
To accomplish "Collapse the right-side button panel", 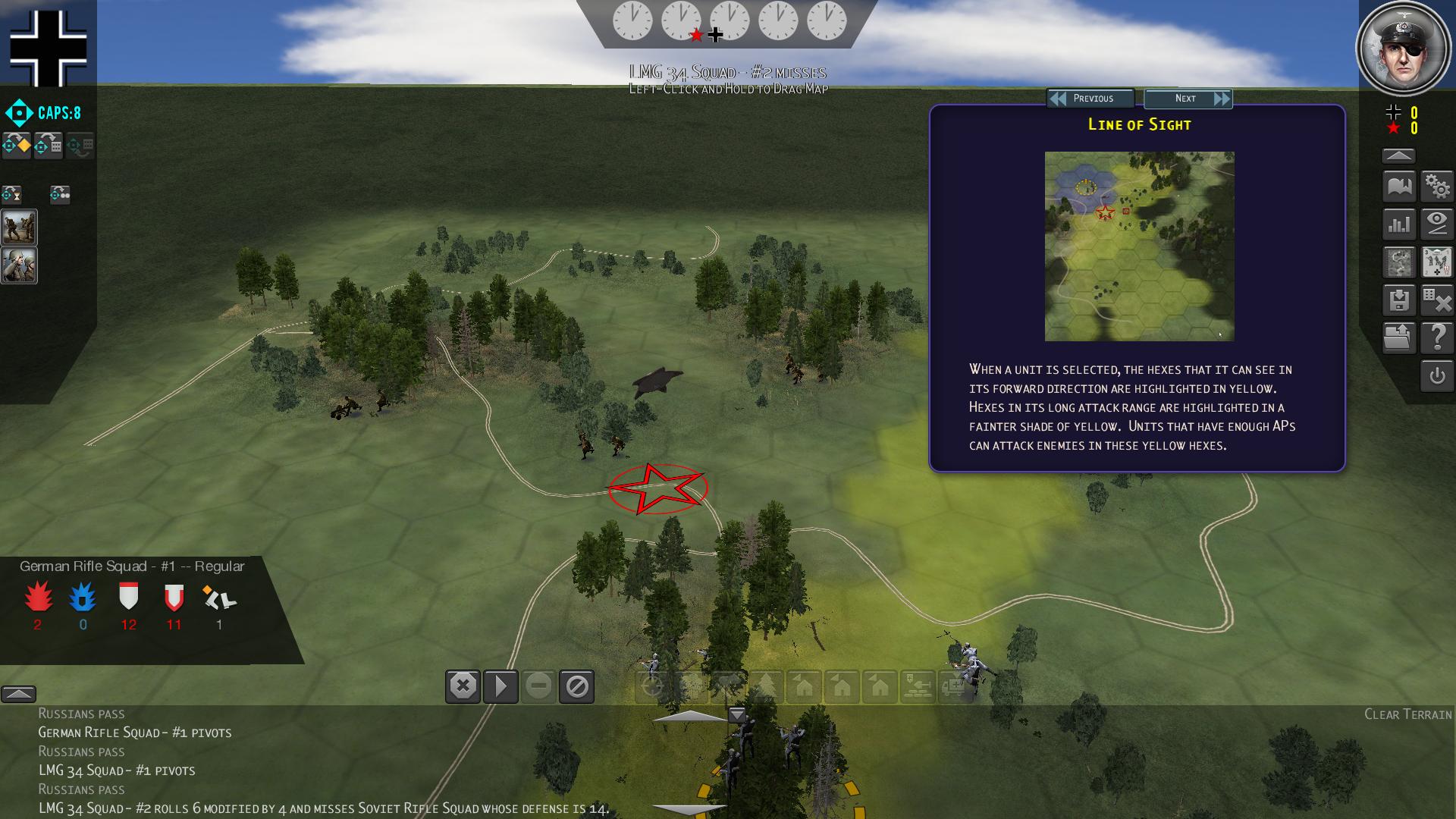I will [x=1399, y=155].
